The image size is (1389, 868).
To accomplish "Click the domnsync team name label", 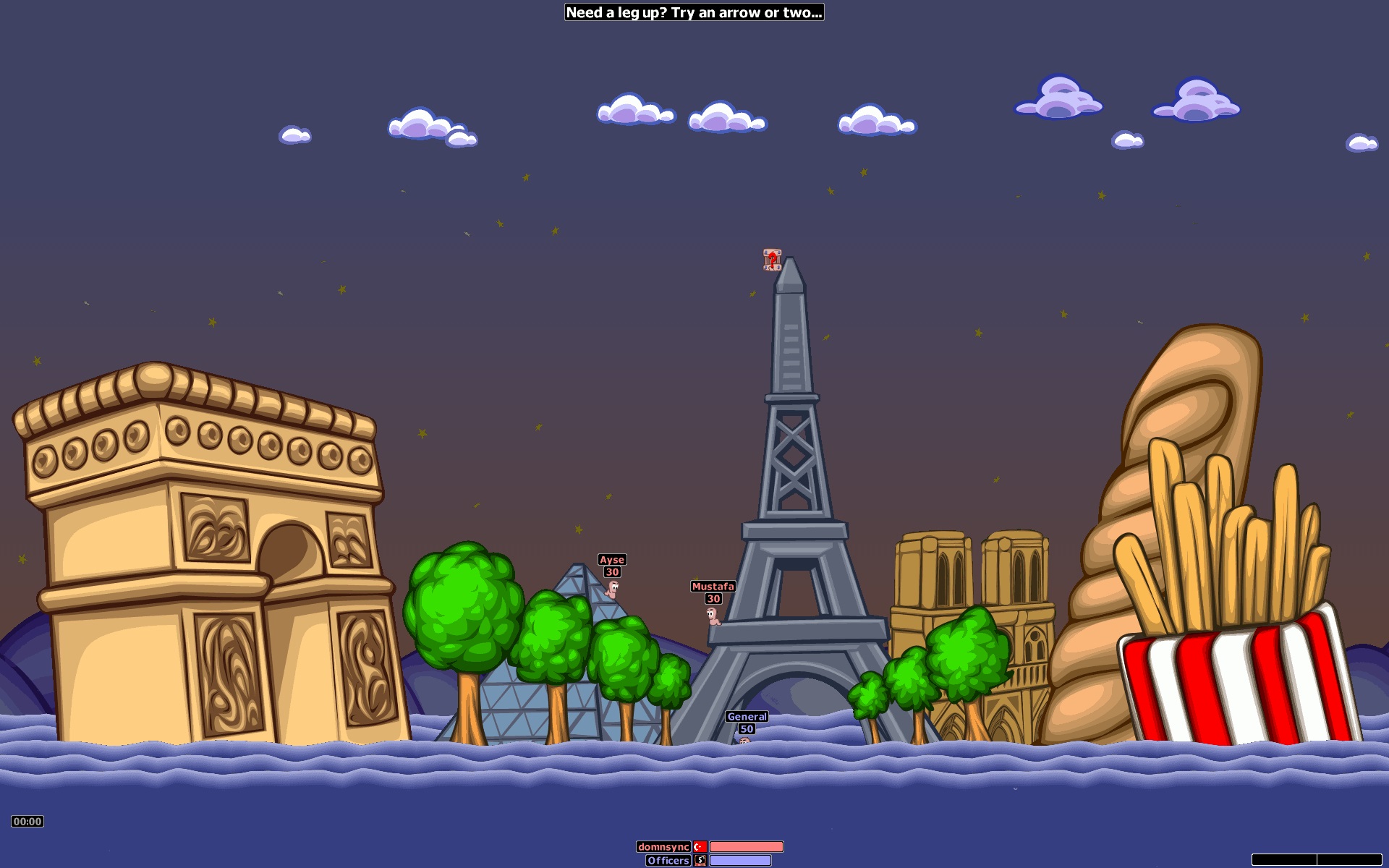I will pyautogui.click(x=663, y=845).
